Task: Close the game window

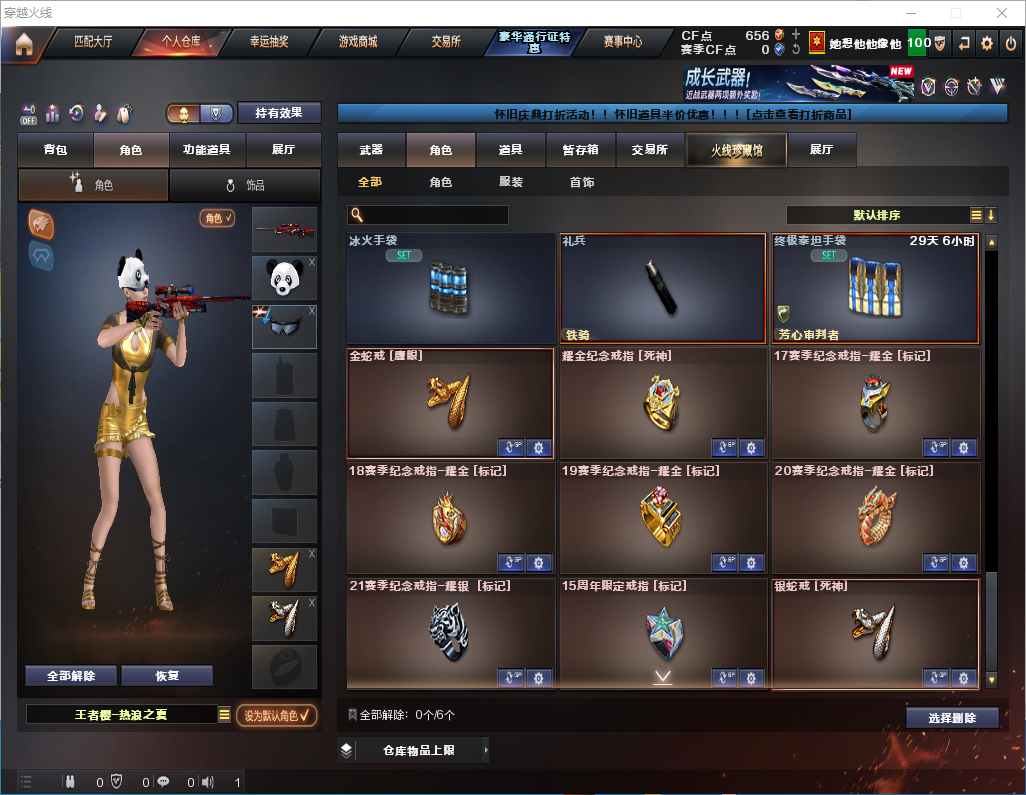Action: [x=1001, y=13]
